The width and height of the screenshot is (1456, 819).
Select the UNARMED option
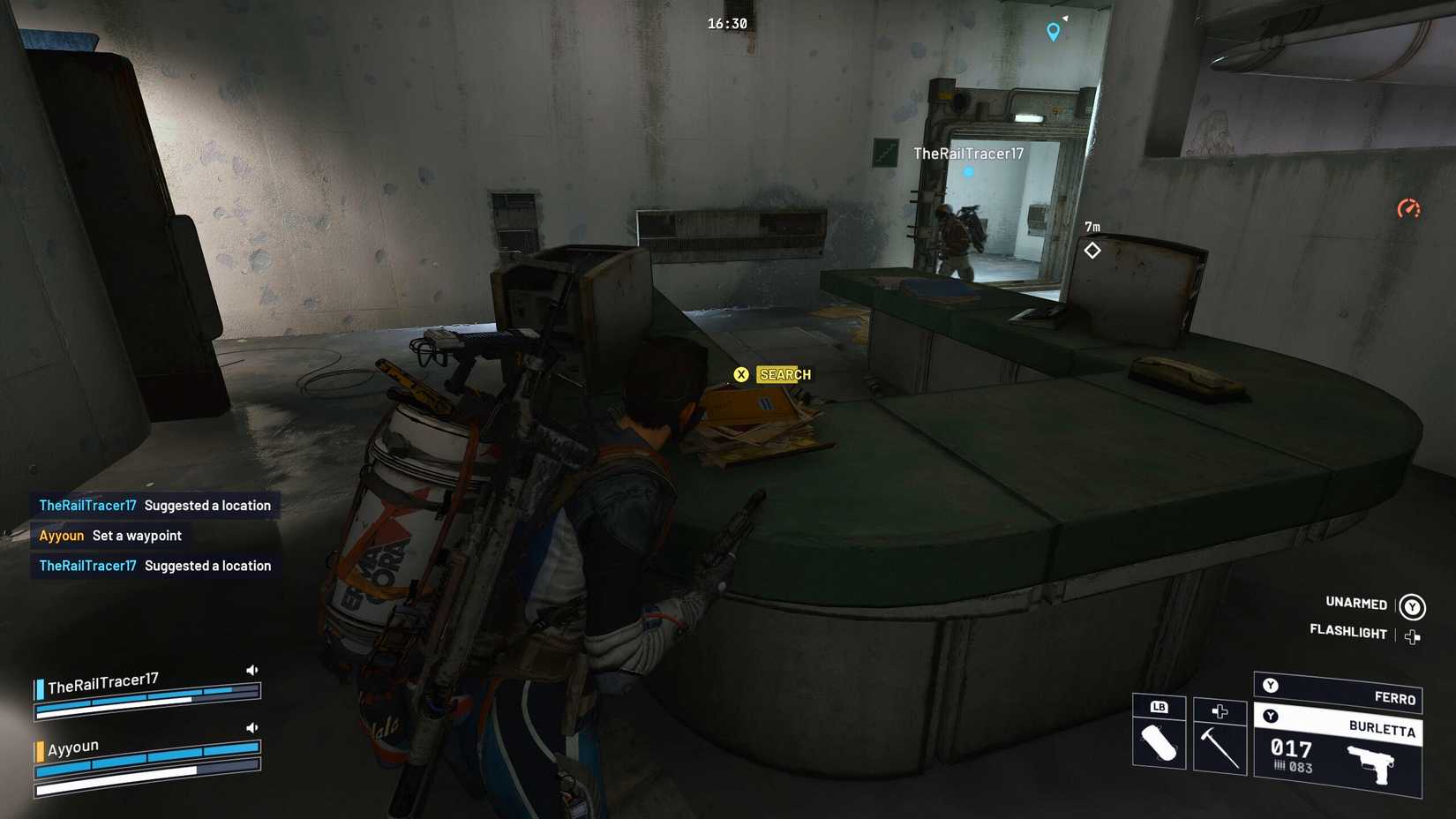click(1357, 604)
